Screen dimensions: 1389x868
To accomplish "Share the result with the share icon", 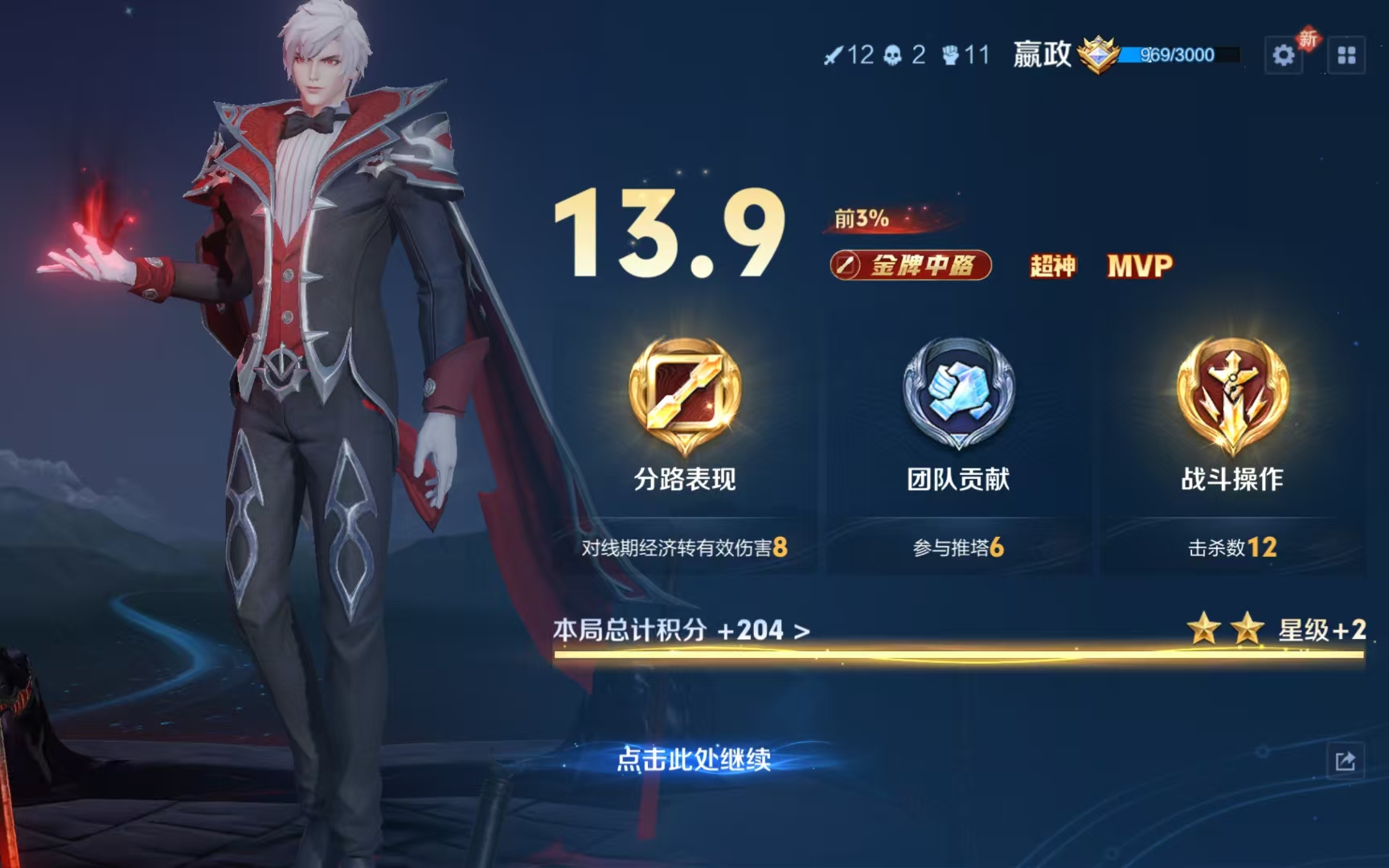I will pos(1345,760).
